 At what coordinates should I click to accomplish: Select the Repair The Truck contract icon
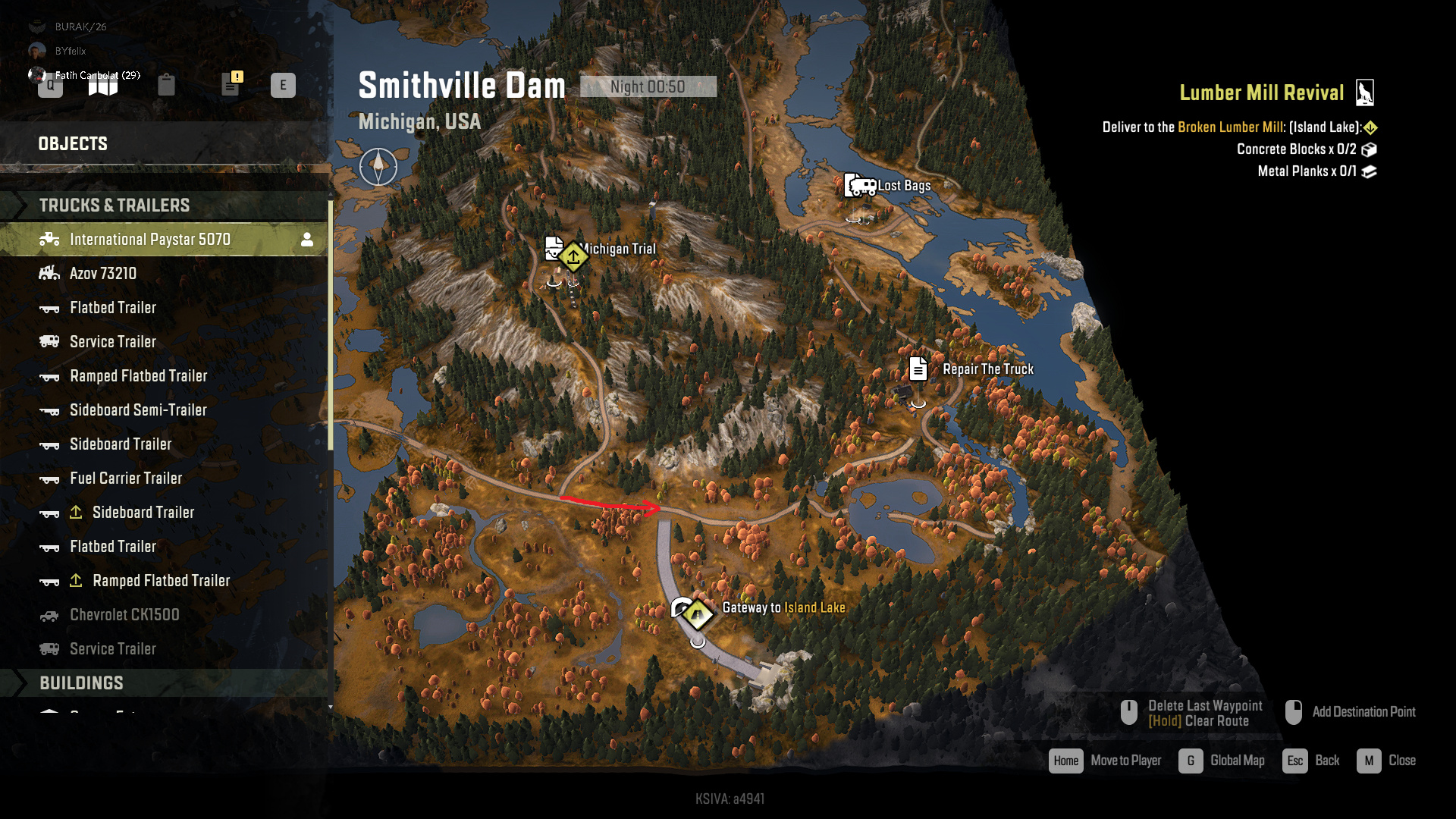point(918,369)
